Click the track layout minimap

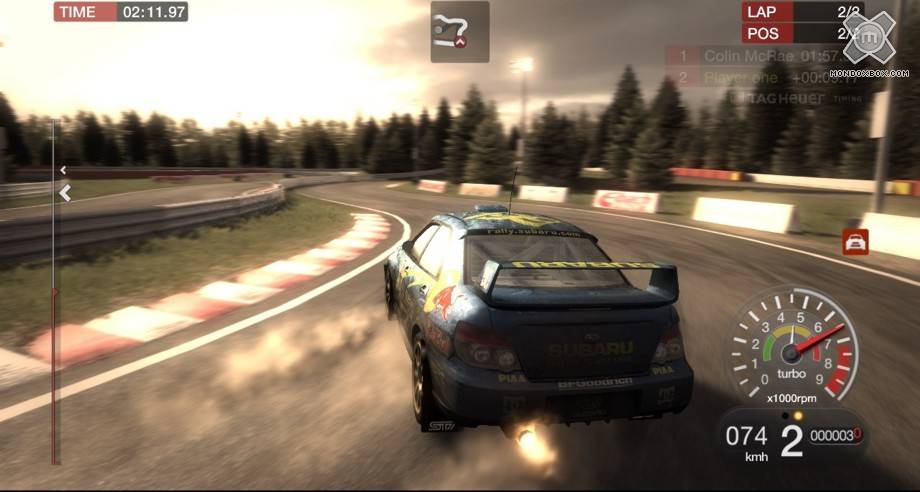pos(459,31)
